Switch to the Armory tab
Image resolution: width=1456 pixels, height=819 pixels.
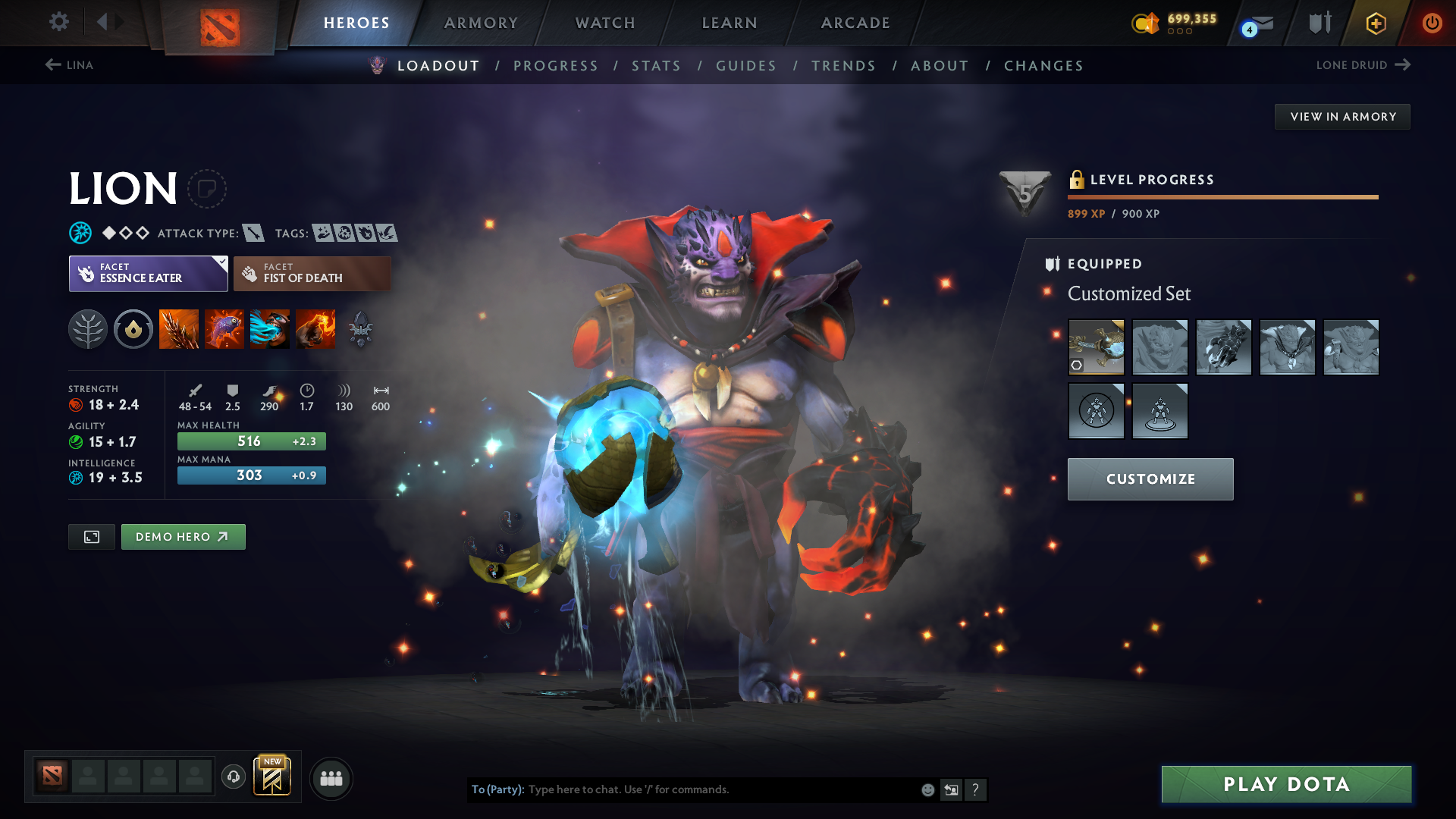coord(481,23)
